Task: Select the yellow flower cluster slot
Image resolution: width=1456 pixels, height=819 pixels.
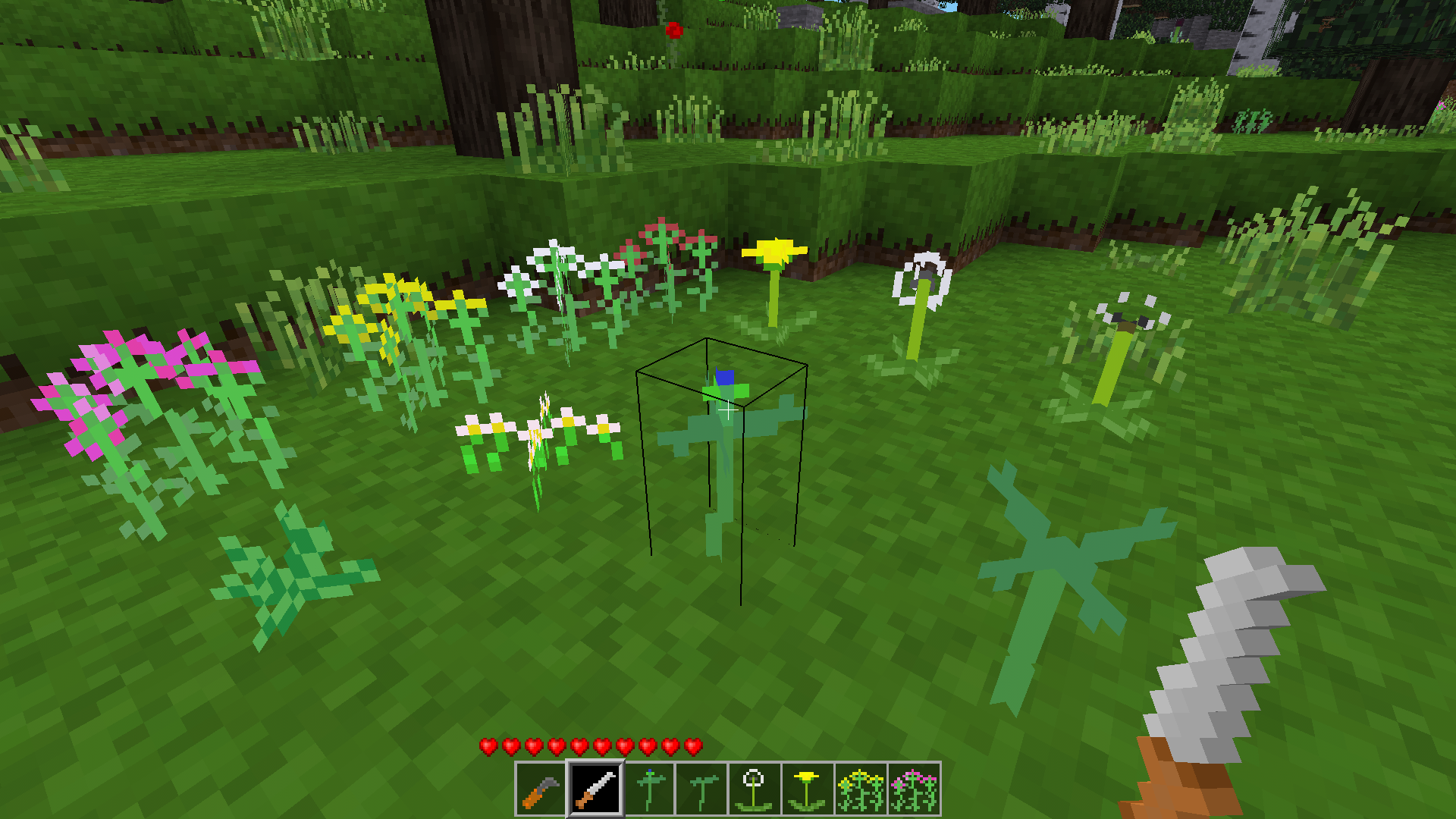Action: (x=860, y=789)
